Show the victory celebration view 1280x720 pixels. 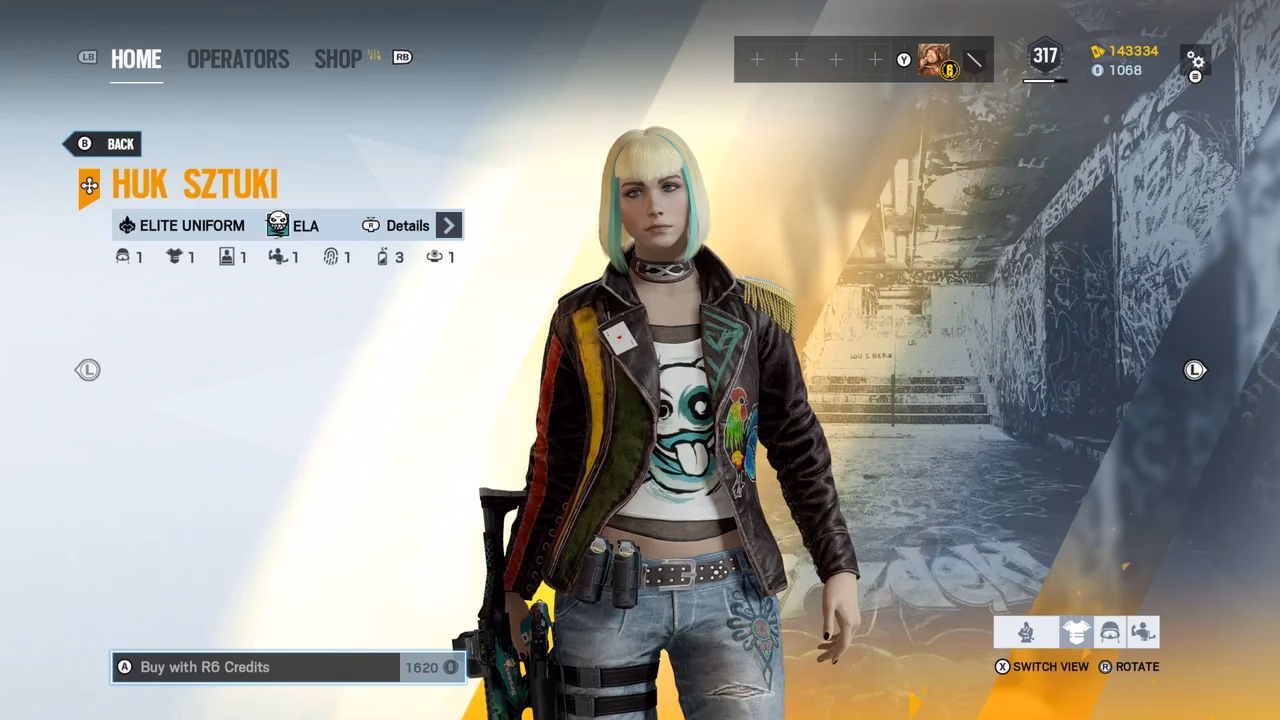point(1143,632)
